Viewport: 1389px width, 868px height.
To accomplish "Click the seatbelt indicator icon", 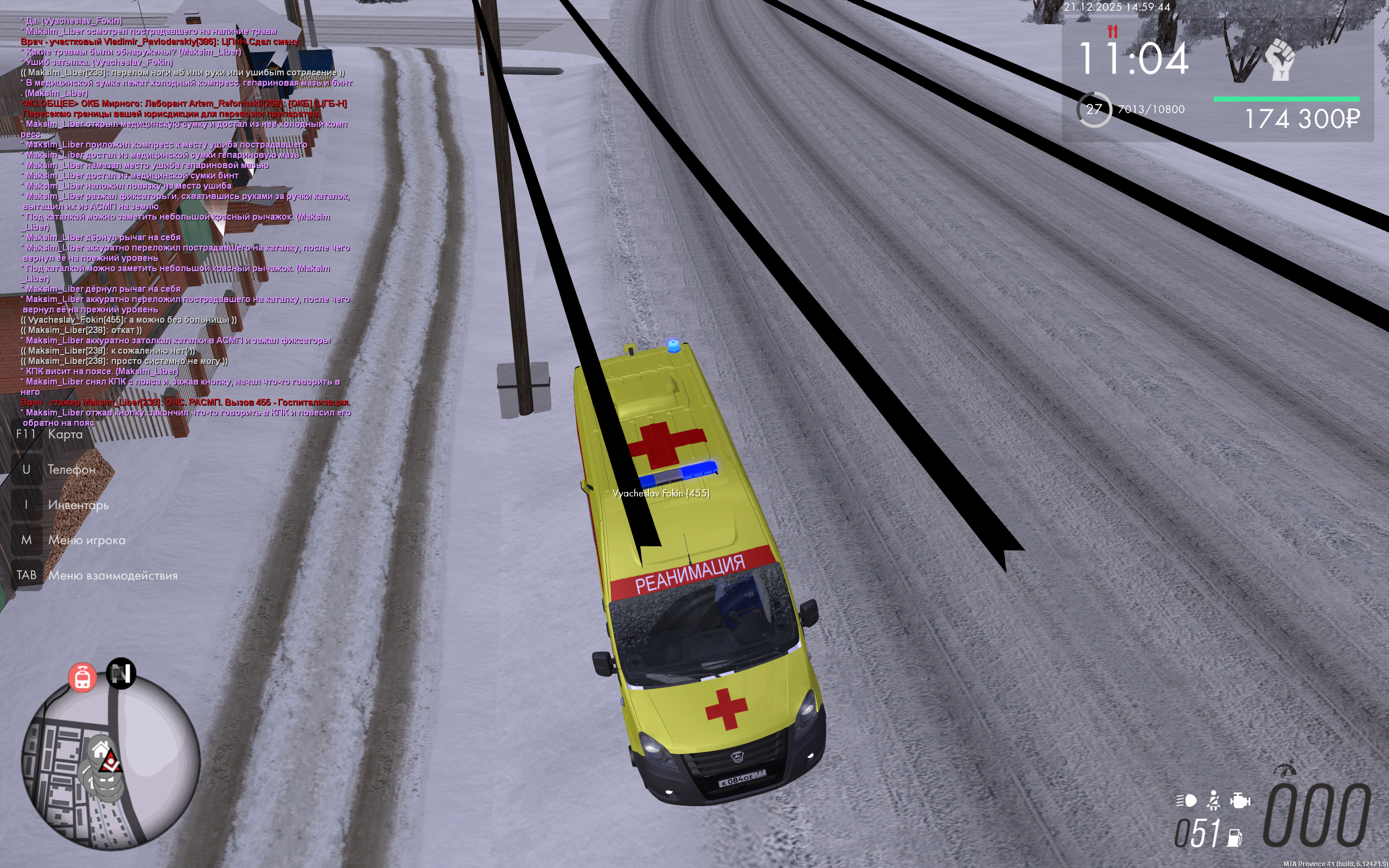I will 1213,800.
